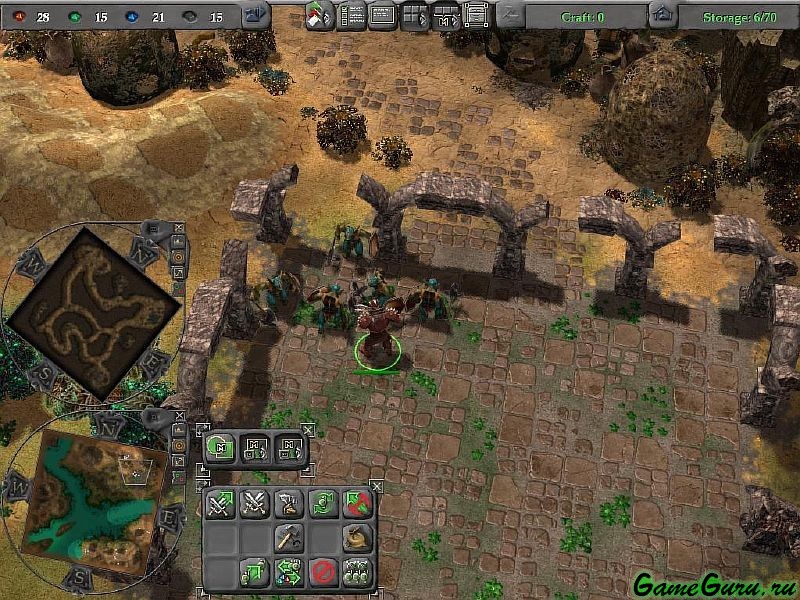This screenshot has height=600, width=800.
Task: Choose the red stop command icon
Action: (322, 572)
